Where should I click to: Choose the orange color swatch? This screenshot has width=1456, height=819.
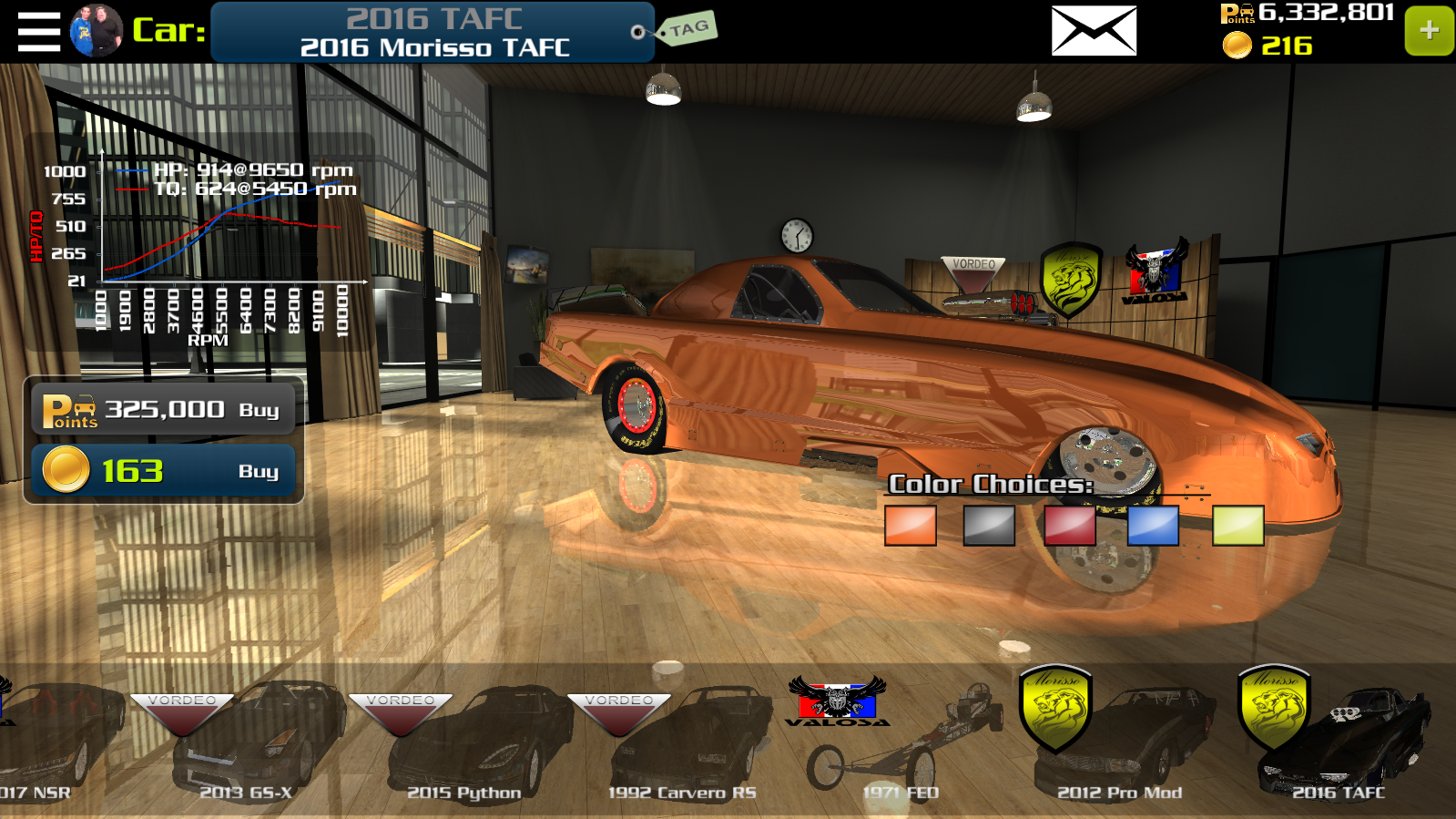click(x=911, y=526)
